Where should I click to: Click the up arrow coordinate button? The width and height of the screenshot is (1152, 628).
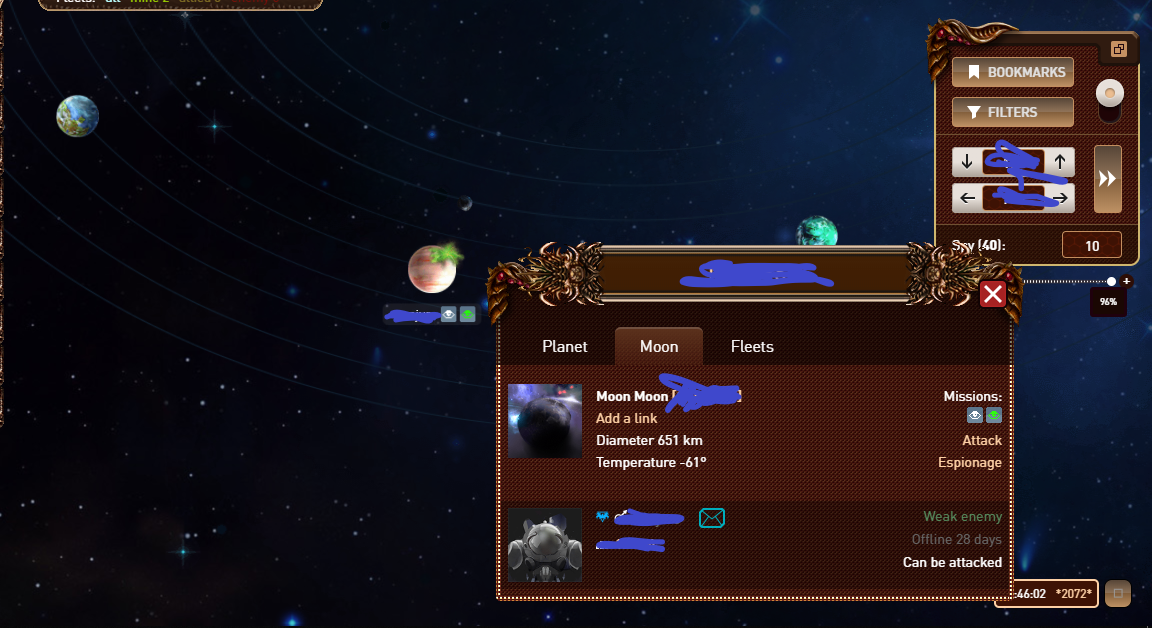[1060, 162]
